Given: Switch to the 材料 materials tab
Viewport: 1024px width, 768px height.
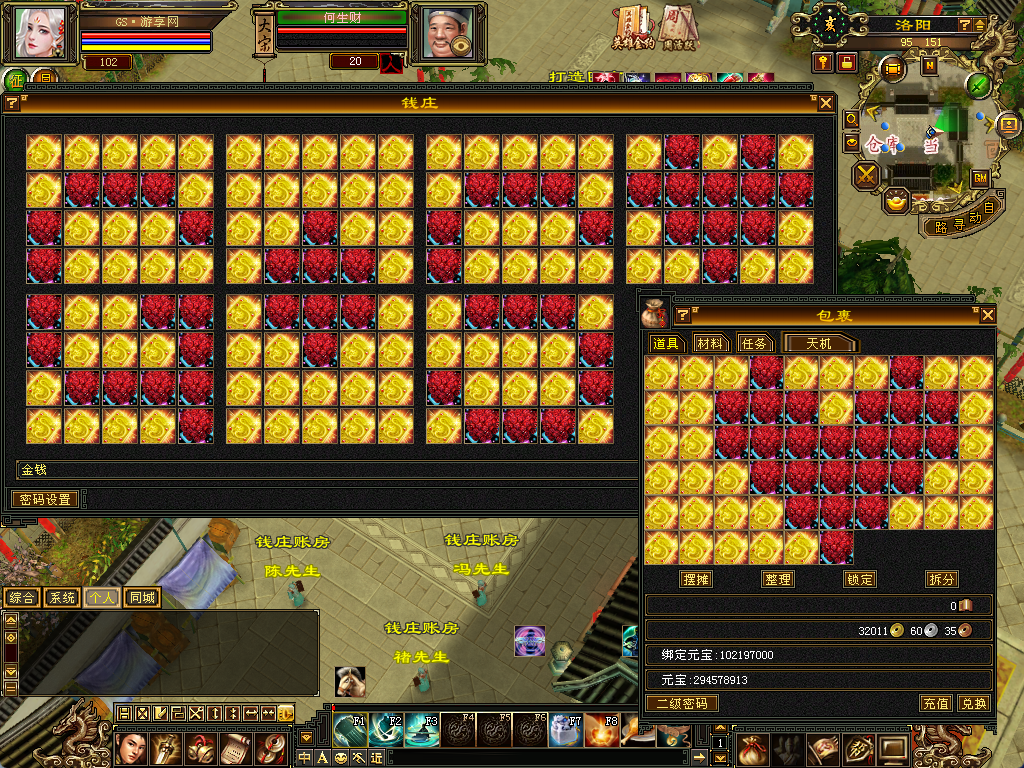Looking at the screenshot, I should coord(709,343).
